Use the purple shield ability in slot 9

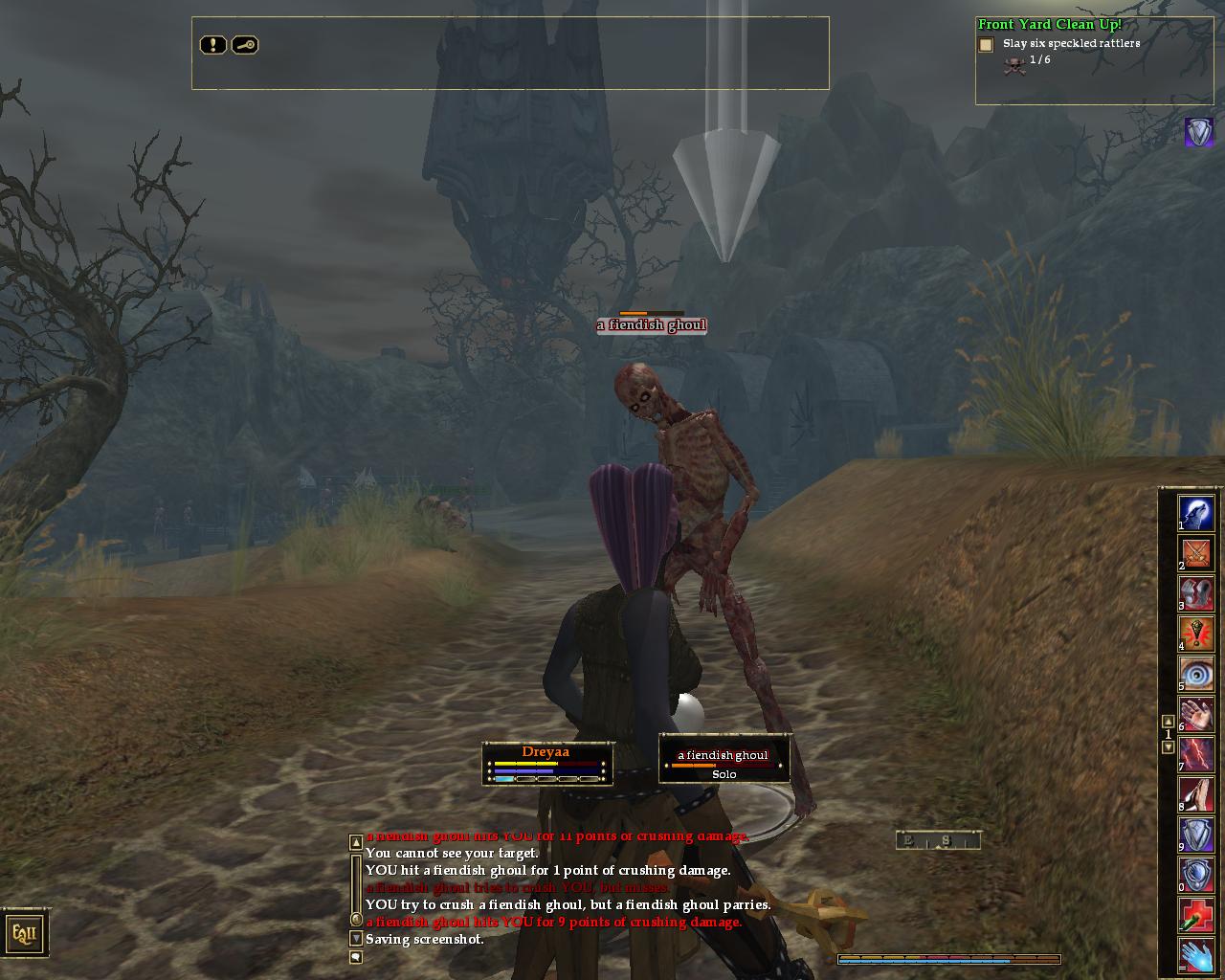point(1196,835)
